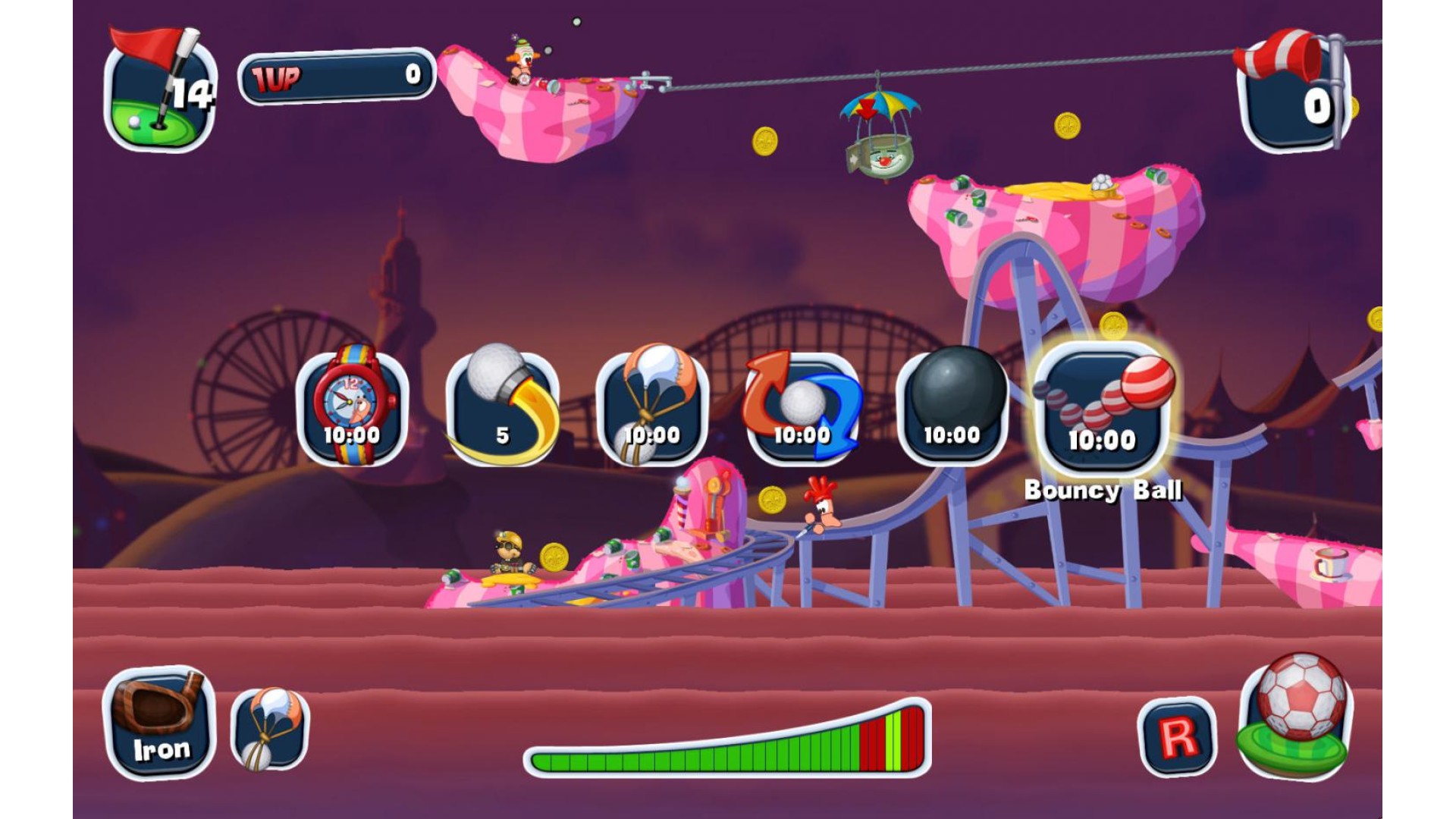Click the hole 14 flag icon

point(160,91)
